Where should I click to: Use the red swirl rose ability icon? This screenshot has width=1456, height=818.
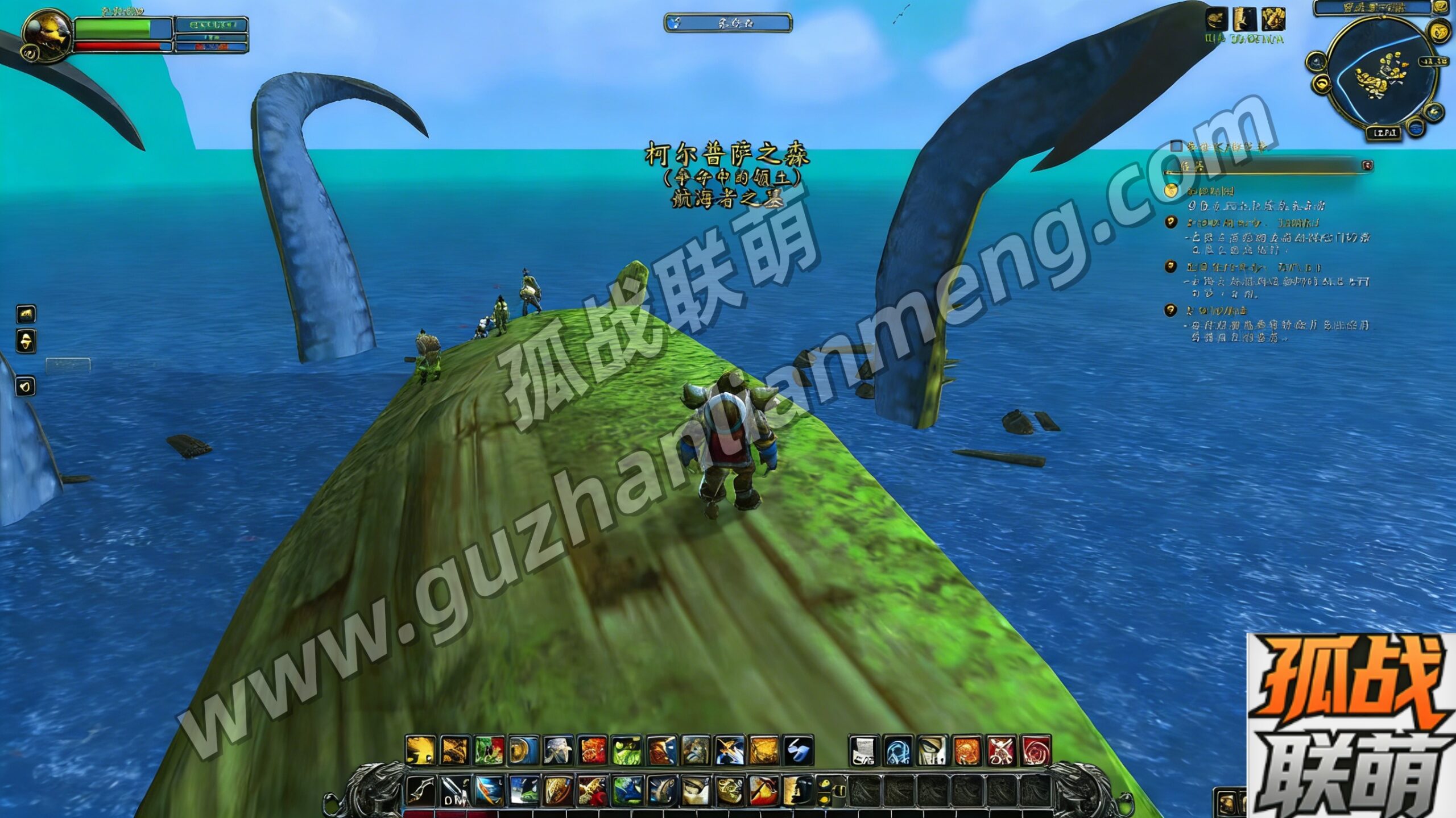point(1036,751)
